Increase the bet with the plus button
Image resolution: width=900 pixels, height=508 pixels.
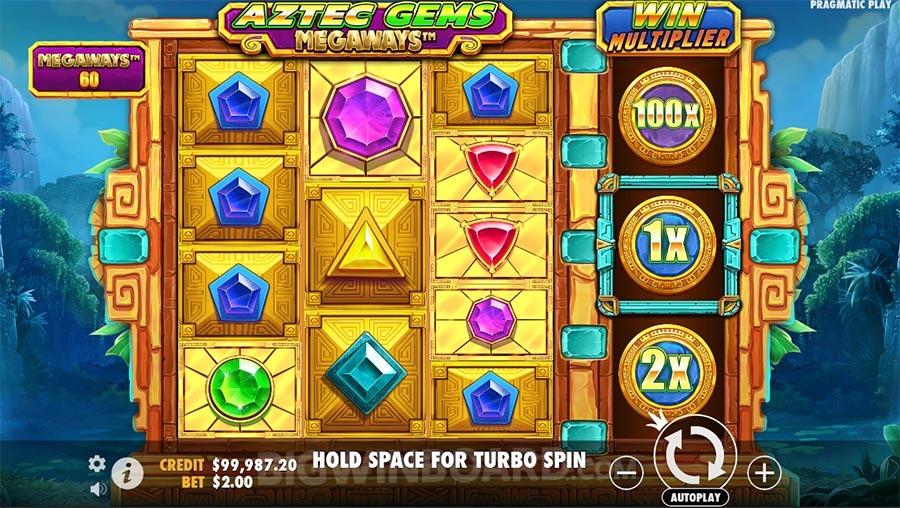point(763,471)
